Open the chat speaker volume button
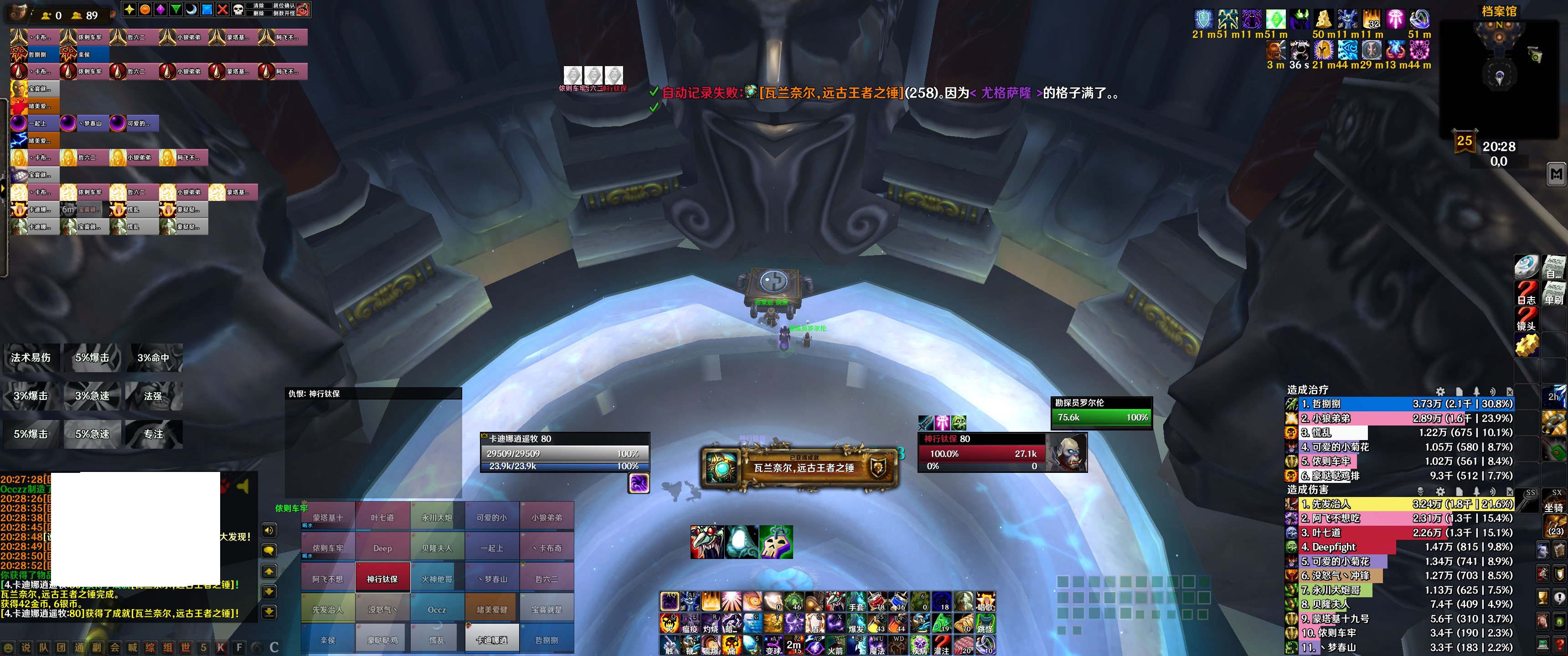The width and height of the screenshot is (1568, 656). [x=269, y=530]
